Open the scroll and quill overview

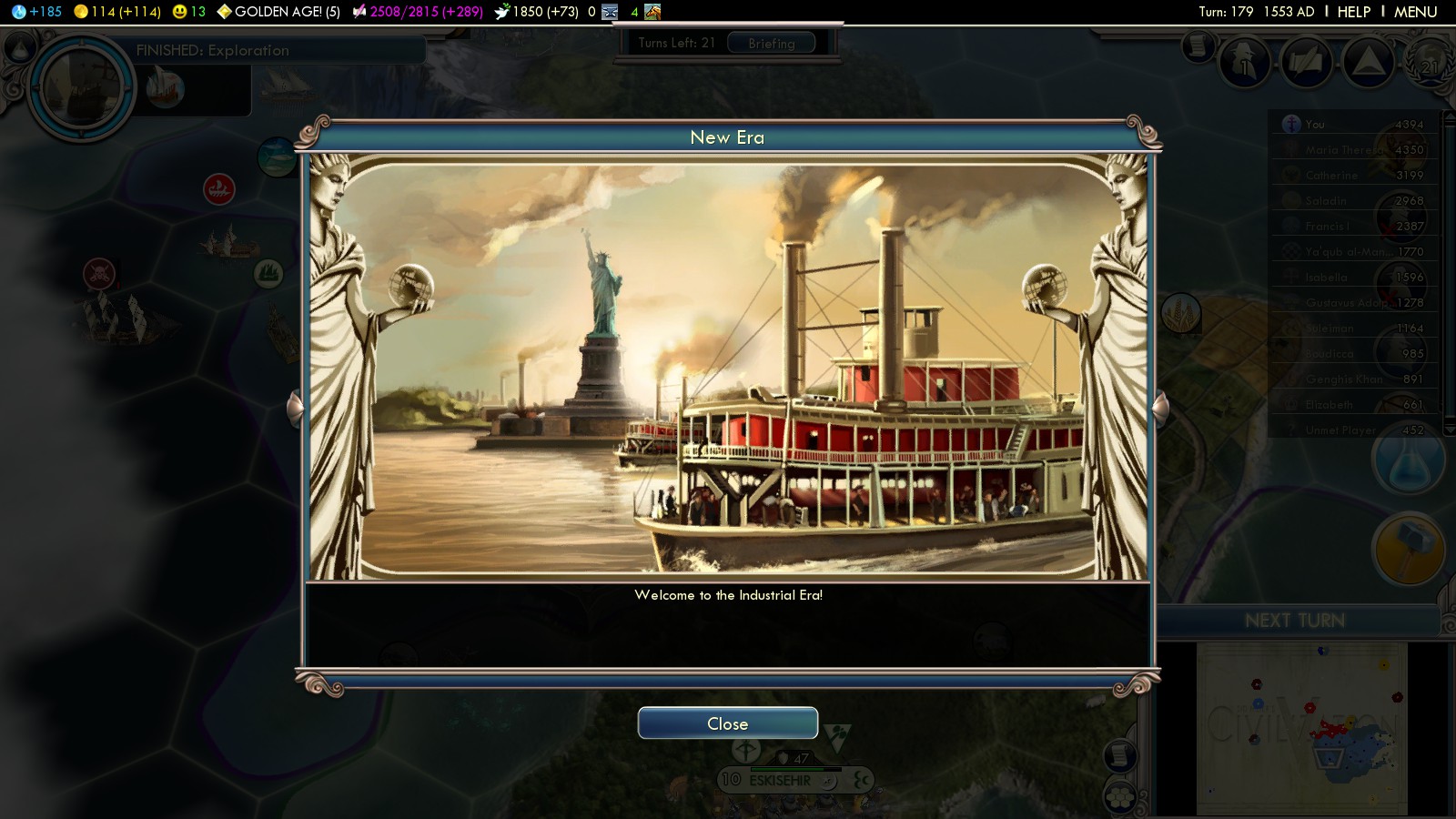(x=1307, y=63)
